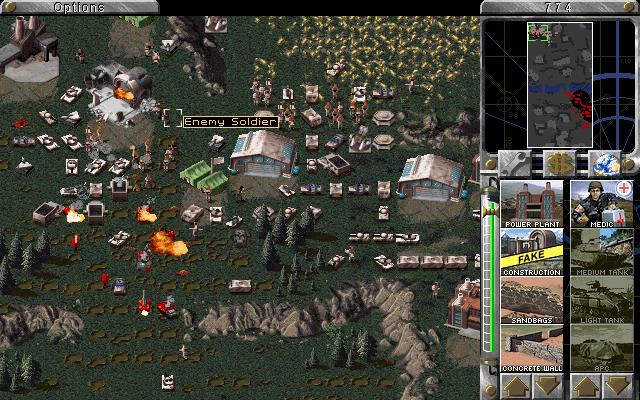Choose Sandbags from the build list
This screenshot has width=640, height=400.
click(x=530, y=300)
